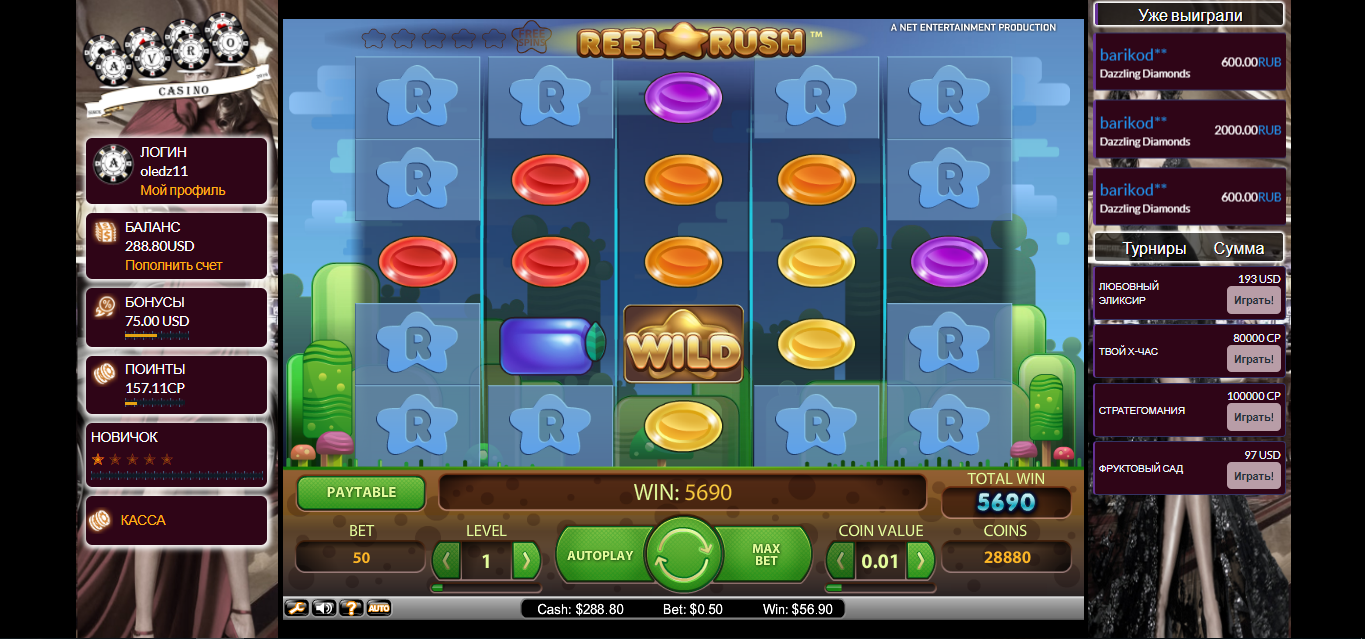
Task: Spin the reels with the round button
Action: coord(683,556)
